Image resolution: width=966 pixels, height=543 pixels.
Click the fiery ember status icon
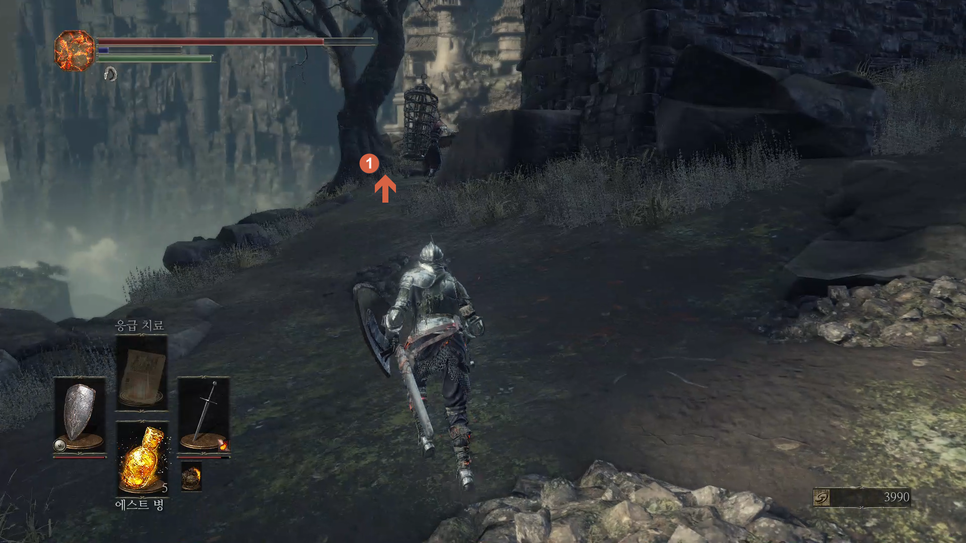coord(74,51)
